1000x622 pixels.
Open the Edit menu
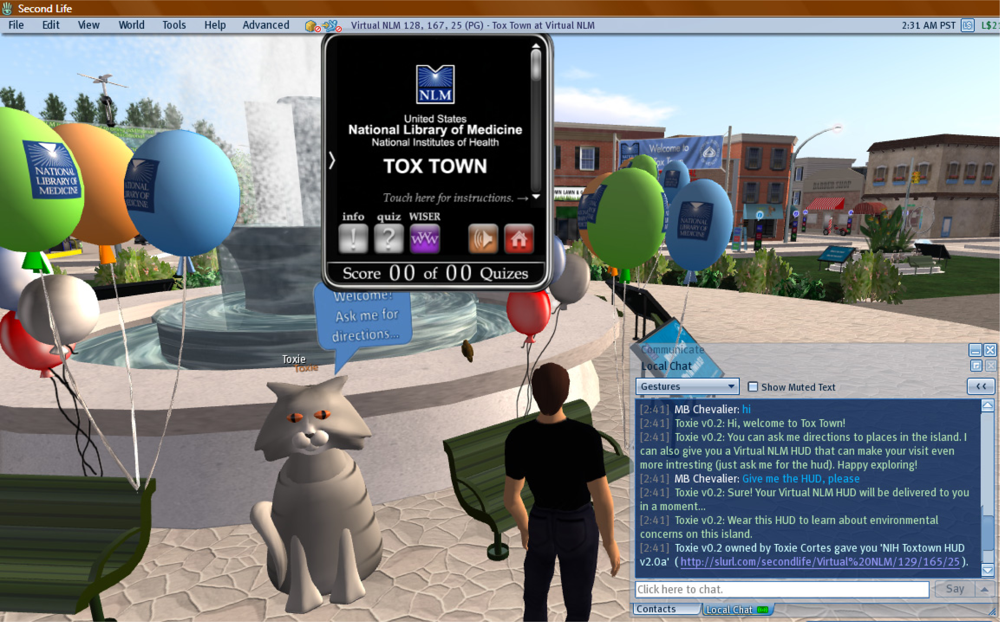pos(51,25)
